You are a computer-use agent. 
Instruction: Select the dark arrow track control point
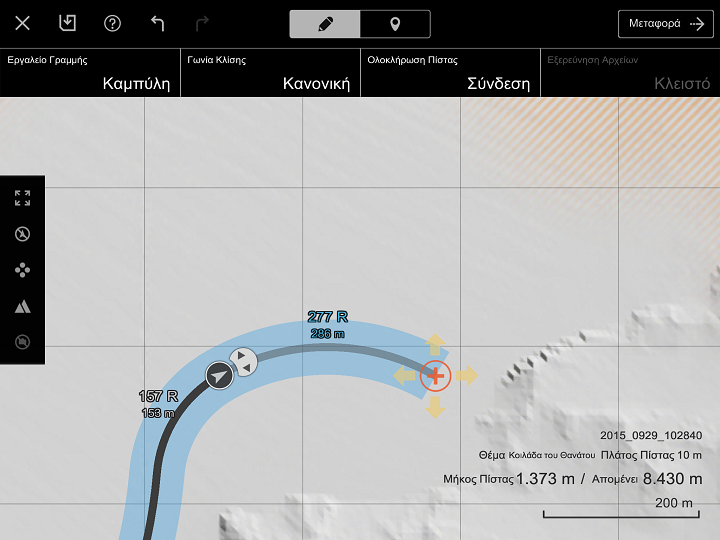click(x=218, y=376)
